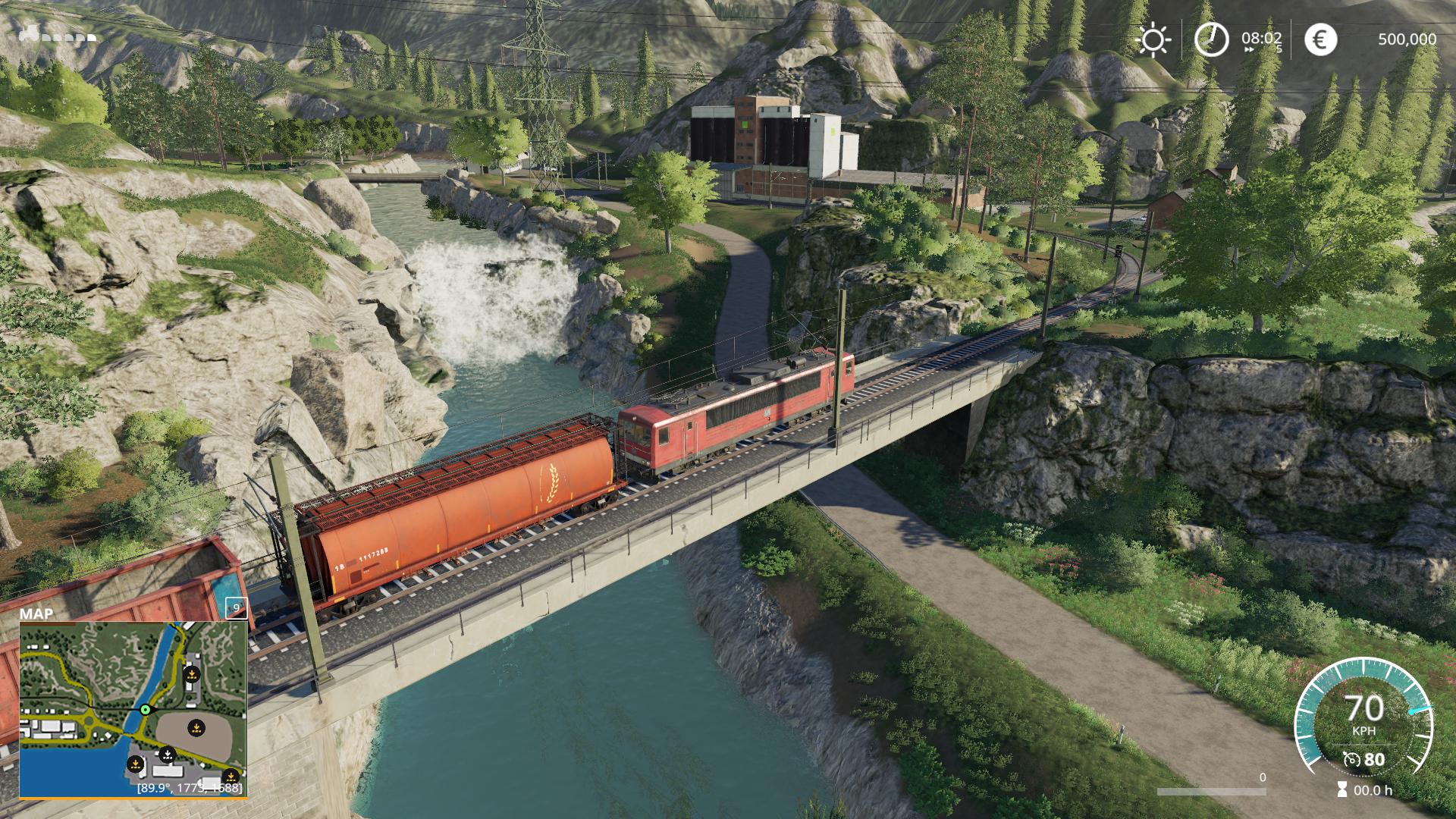Click the euro money icon
1456x819 pixels.
point(1320,39)
